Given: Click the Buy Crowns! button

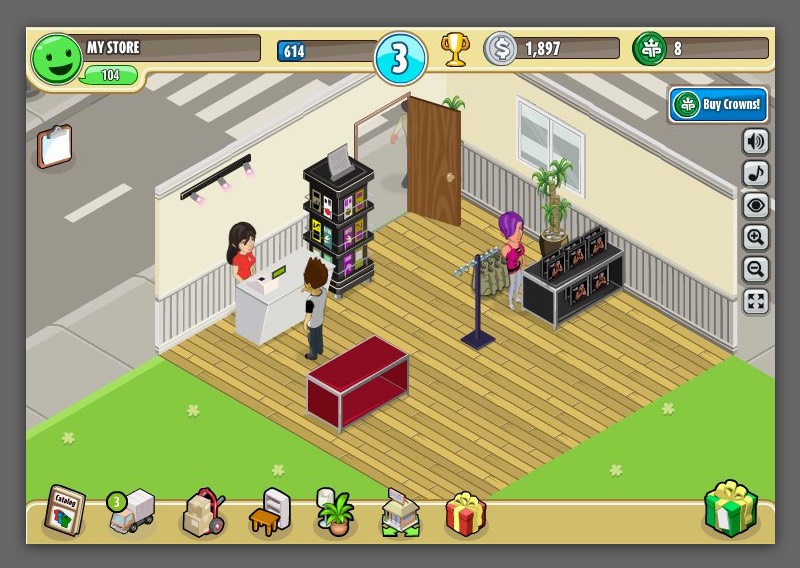Looking at the screenshot, I should (x=717, y=104).
